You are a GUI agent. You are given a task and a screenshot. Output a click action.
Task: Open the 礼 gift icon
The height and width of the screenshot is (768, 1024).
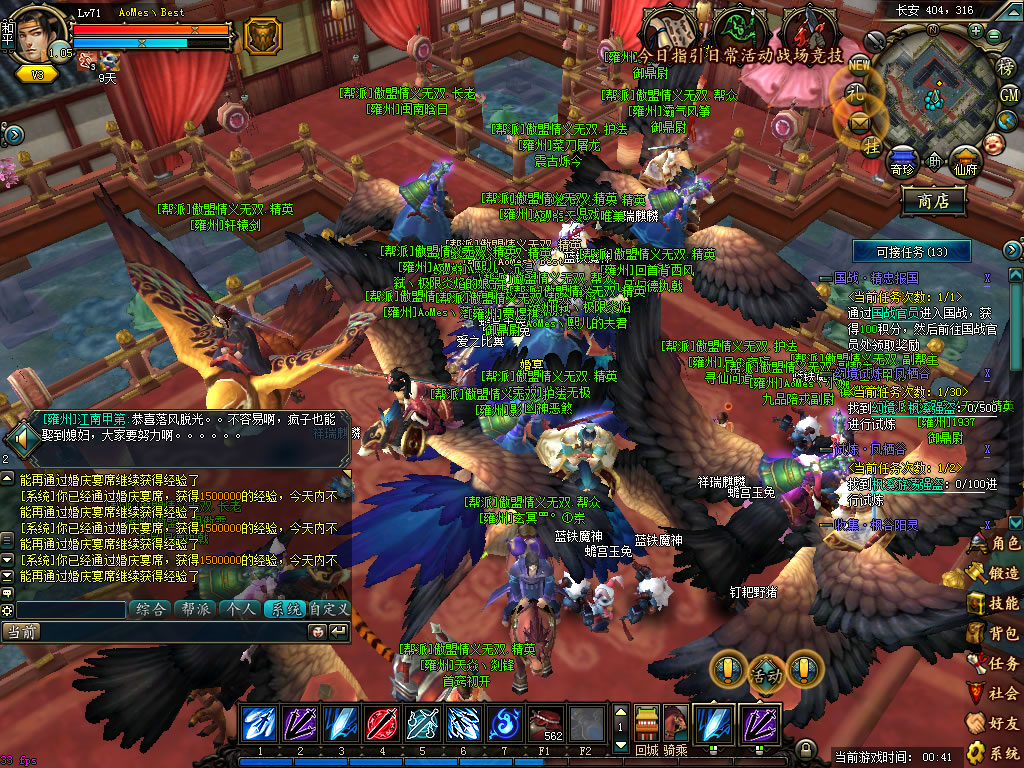click(x=858, y=92)
